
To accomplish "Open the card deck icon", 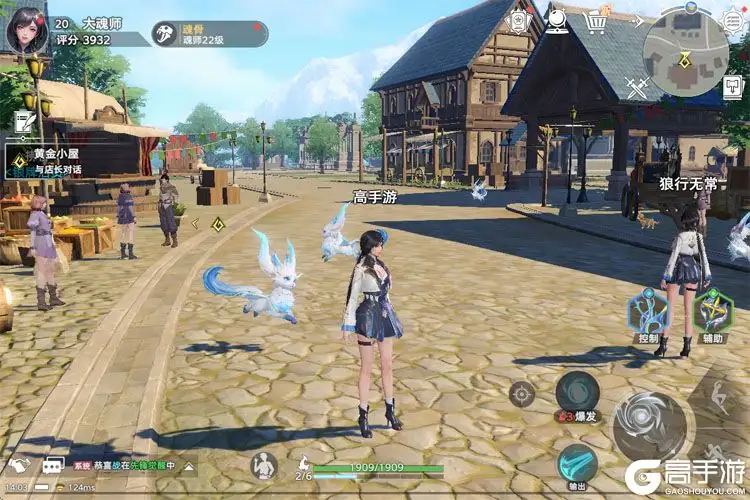I will click(x=519, y=21).
